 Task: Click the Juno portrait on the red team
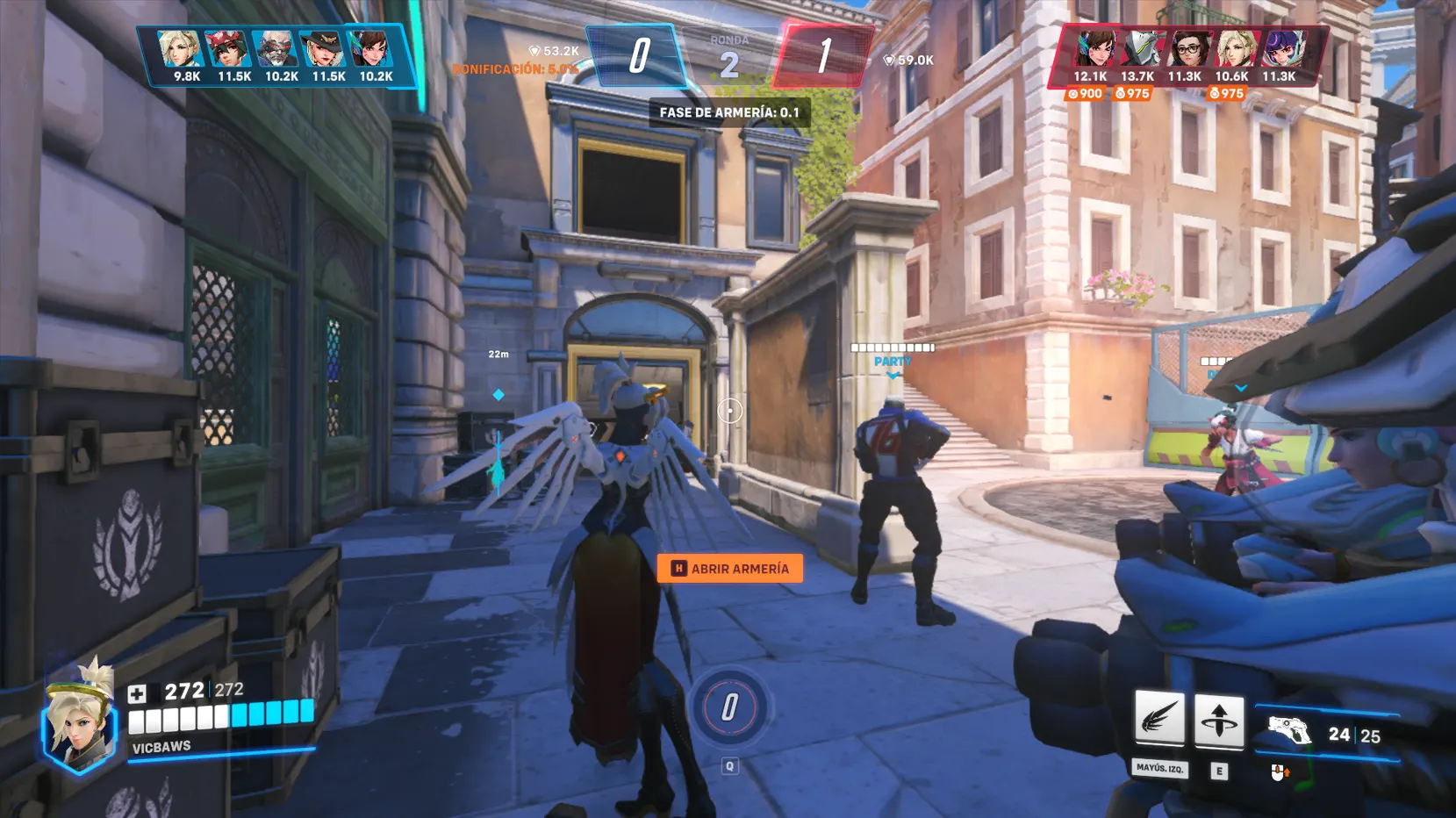1284,49
